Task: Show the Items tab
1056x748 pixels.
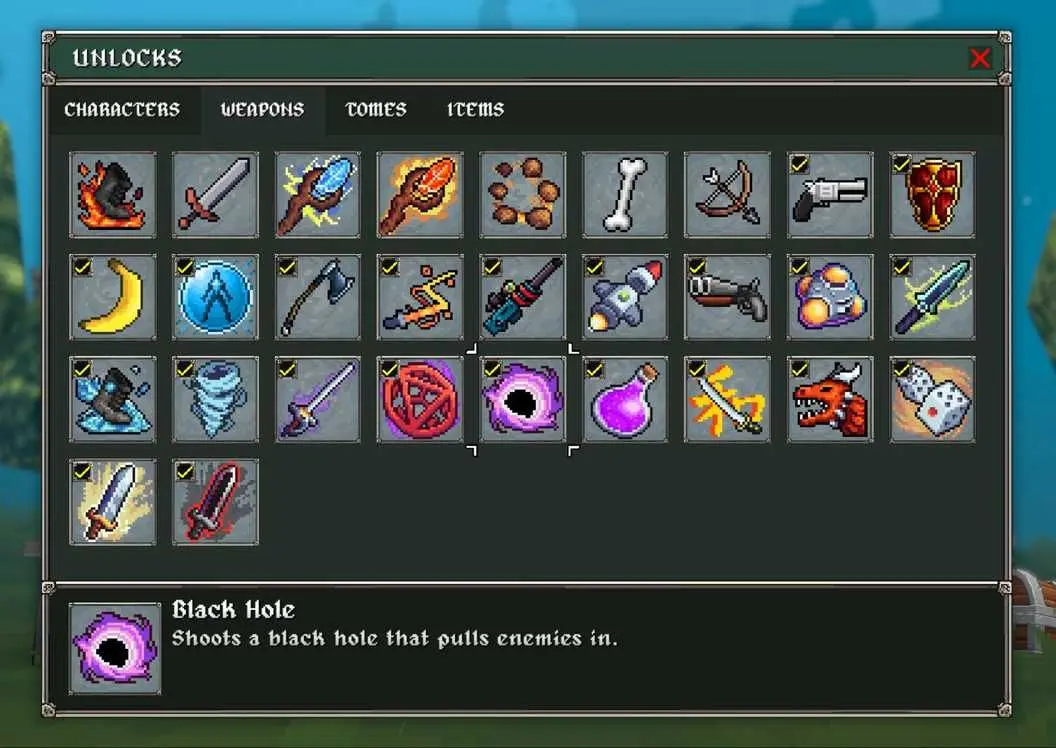Action: (x=475, y=110)
